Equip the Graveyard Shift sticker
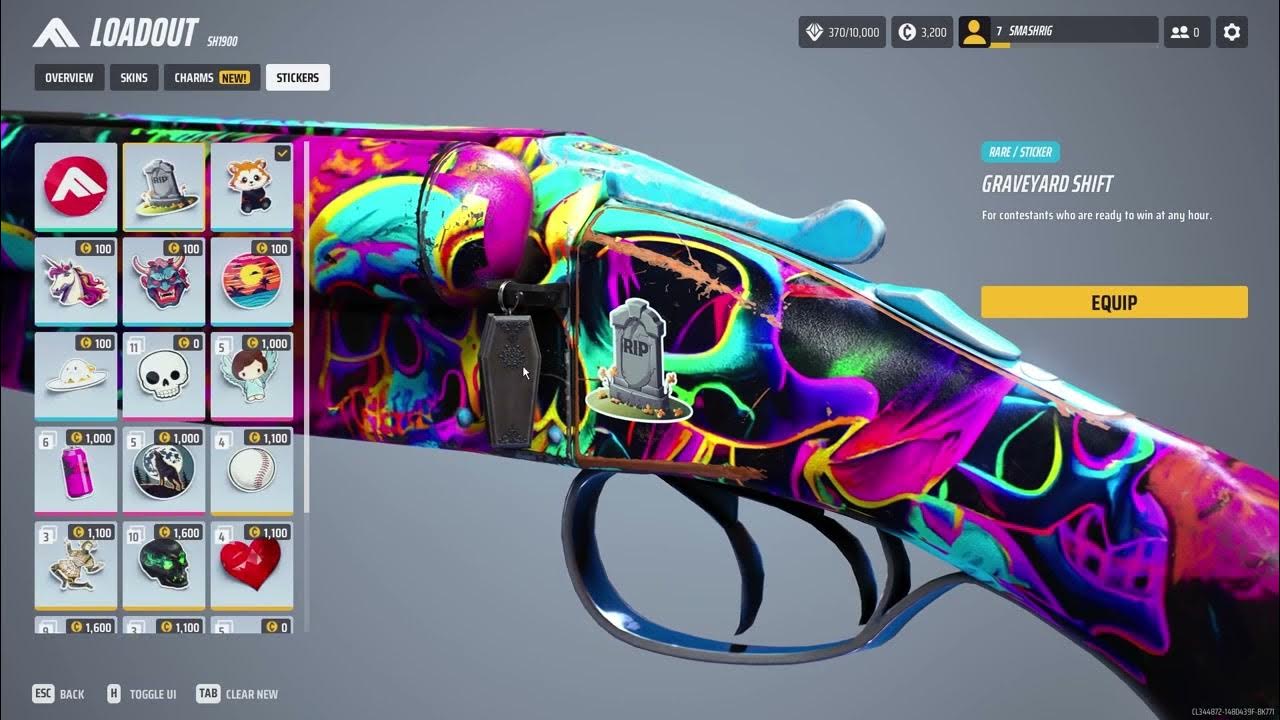1280x720 pixels. coord(1114,302)
